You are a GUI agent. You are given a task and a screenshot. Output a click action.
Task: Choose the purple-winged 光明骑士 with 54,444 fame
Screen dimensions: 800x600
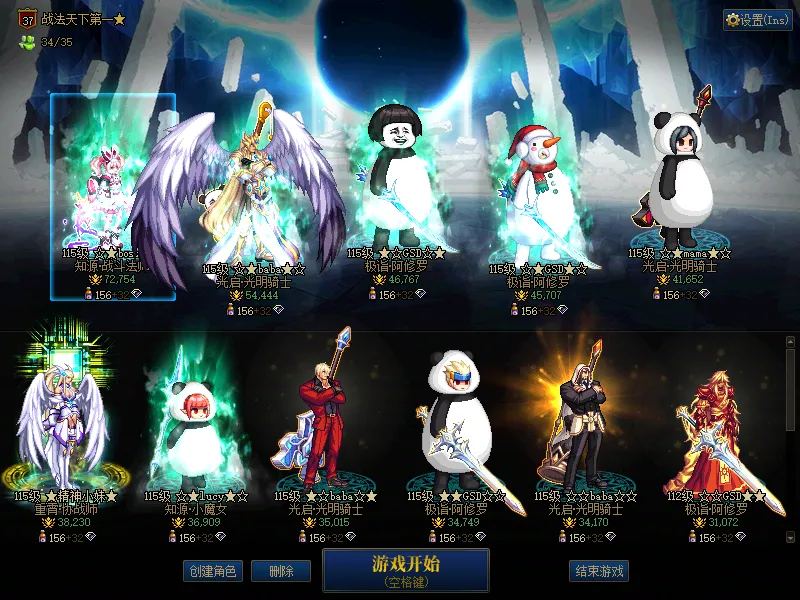(245, 200)
